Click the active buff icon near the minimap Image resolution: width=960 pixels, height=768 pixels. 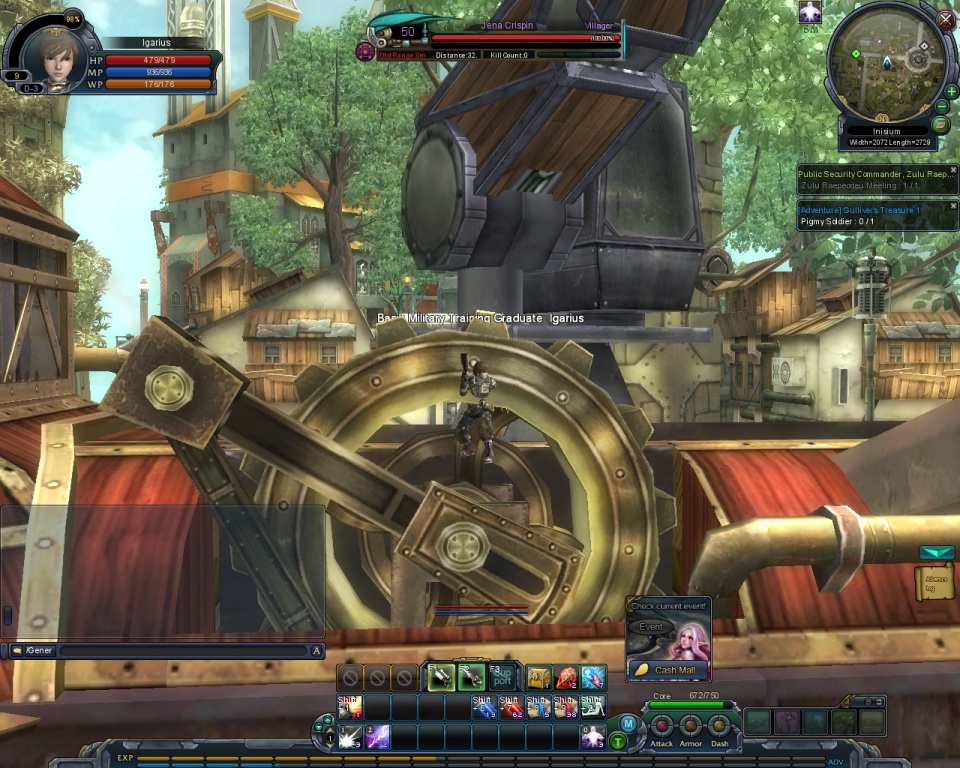point(810,11)
